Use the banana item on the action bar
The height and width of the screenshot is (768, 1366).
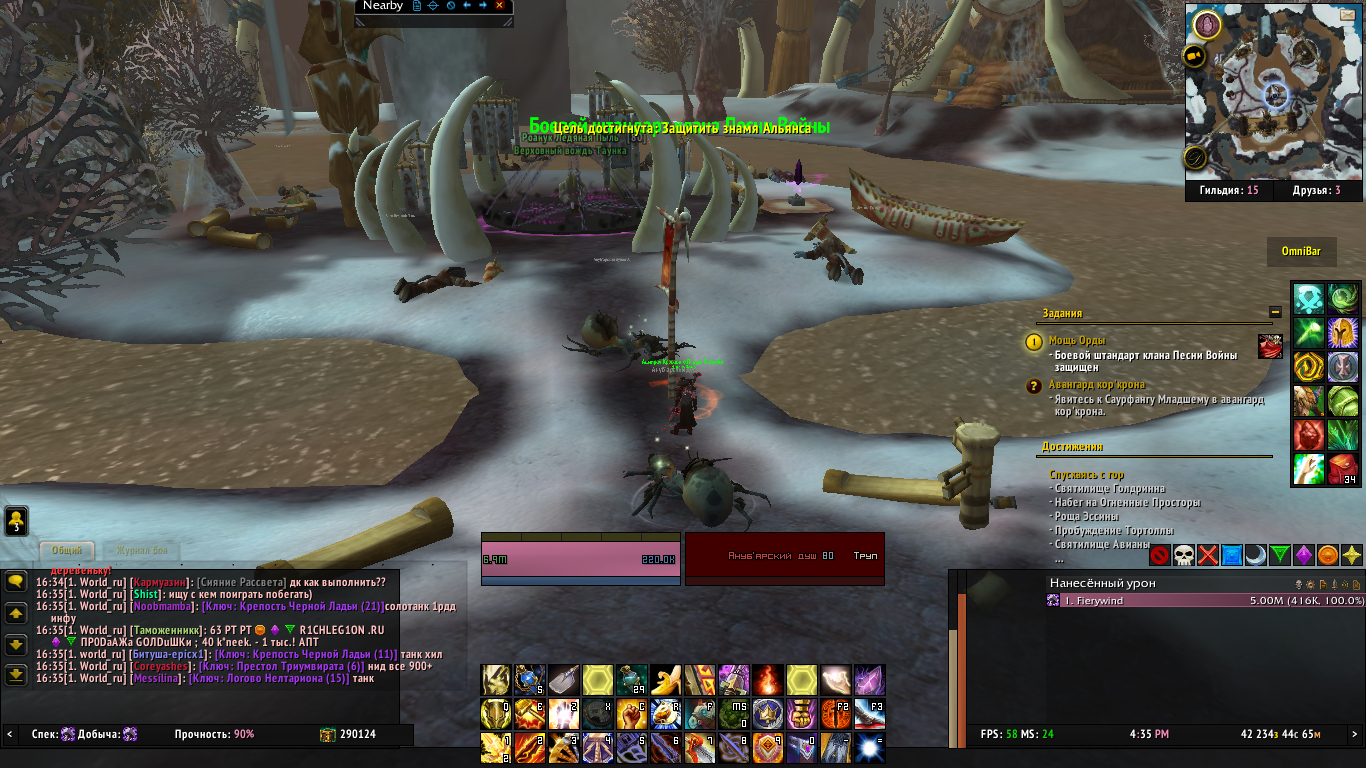pyautogui.click(x=667, y=680)
